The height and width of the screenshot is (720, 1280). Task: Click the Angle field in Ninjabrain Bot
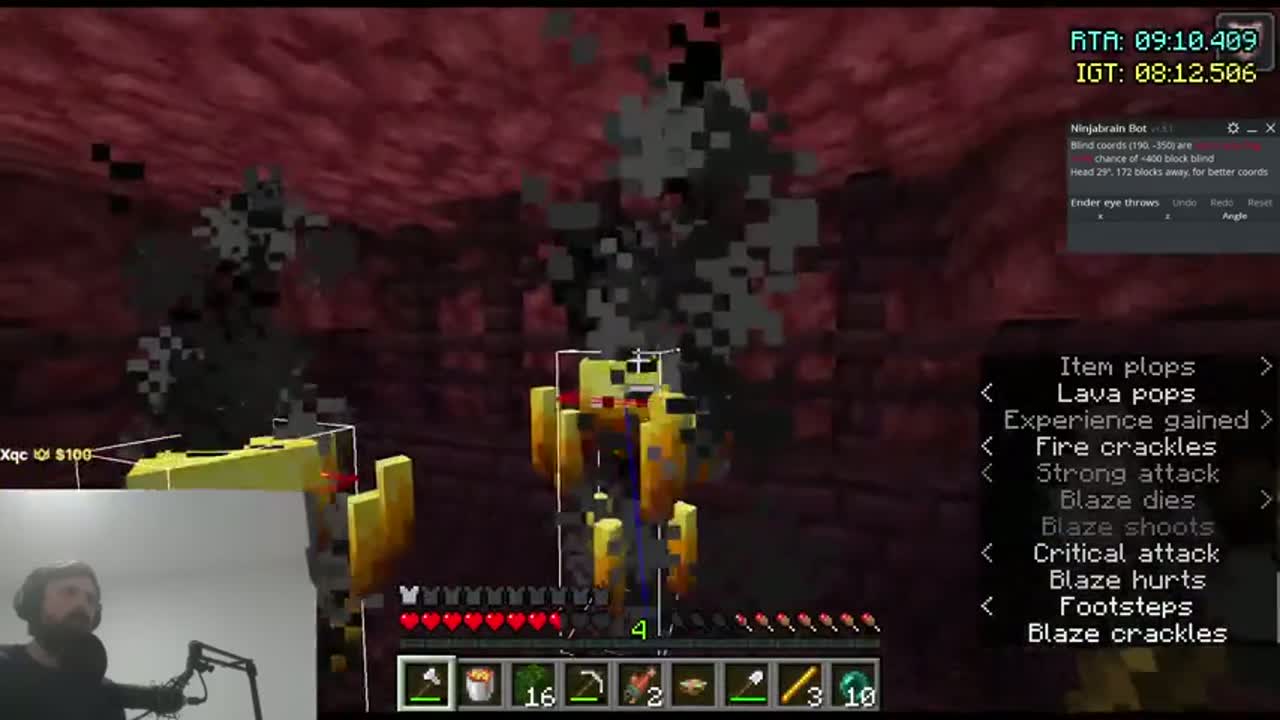[1235, 216]
